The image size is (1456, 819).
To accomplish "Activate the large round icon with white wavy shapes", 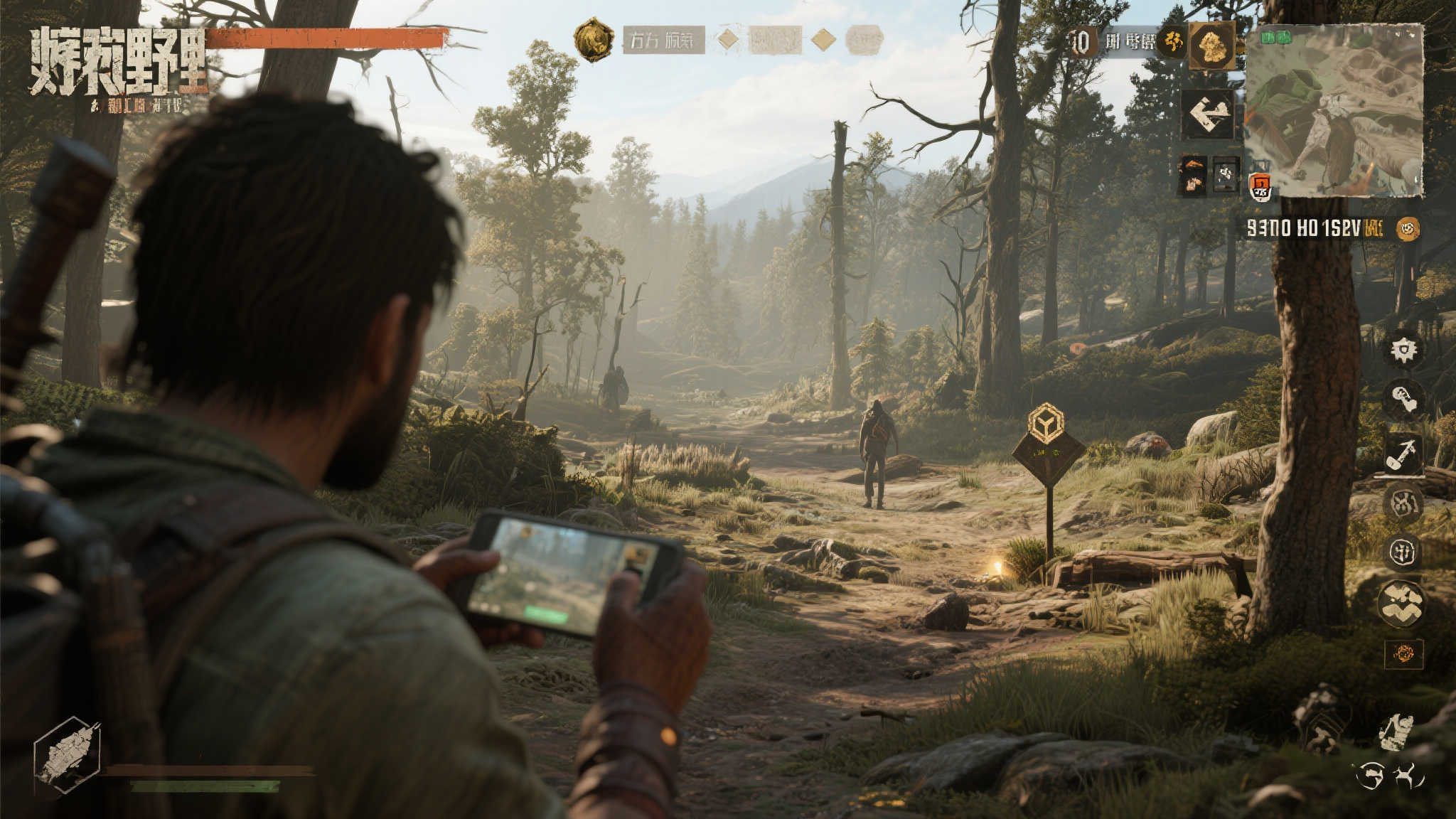I will point(1401,603).
